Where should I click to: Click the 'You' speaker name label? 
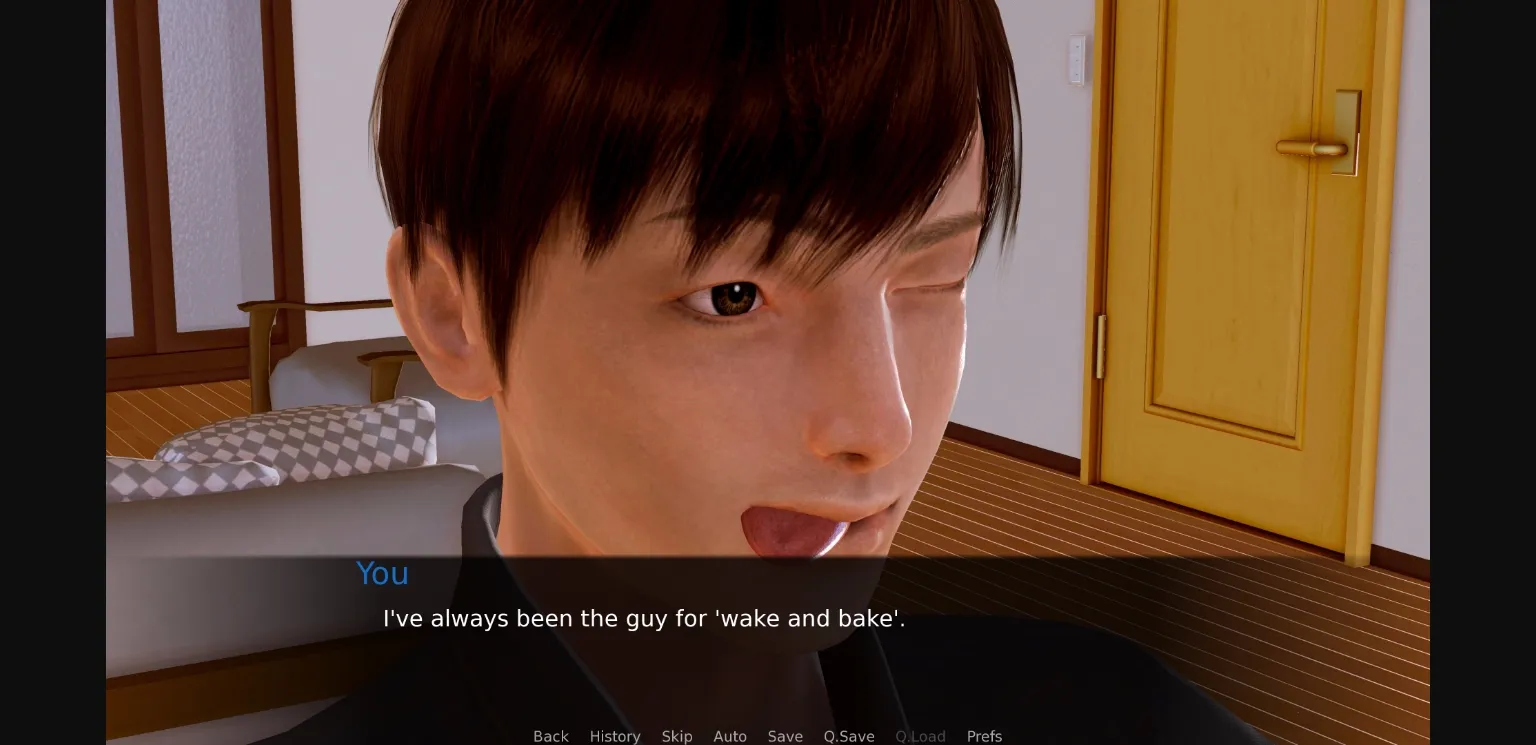pos(382,574)
